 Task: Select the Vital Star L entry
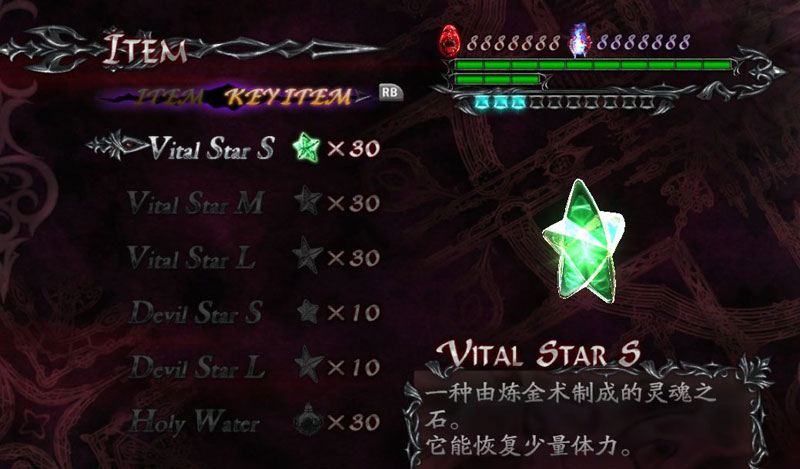192,257
